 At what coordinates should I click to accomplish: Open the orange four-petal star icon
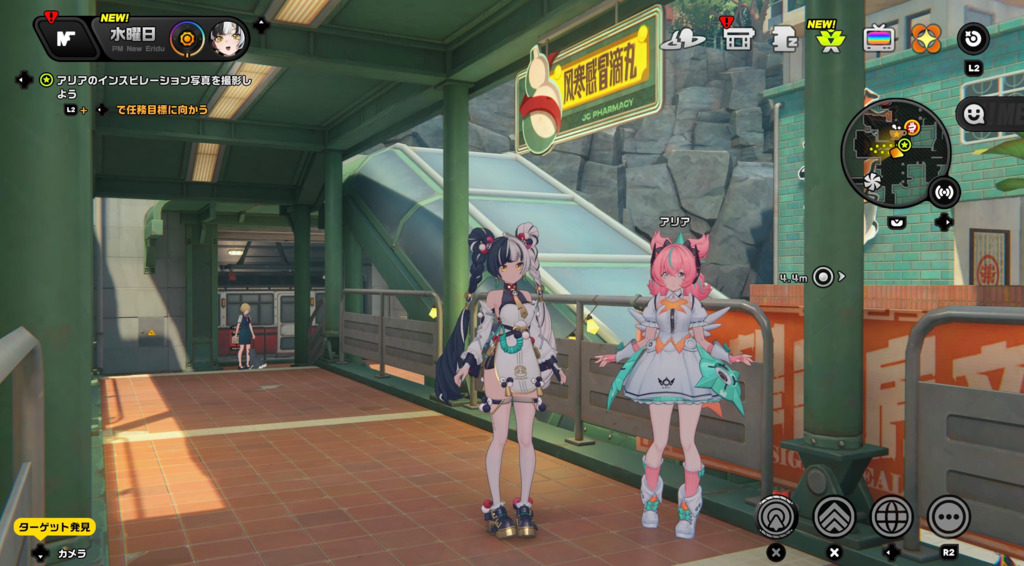(x=926, y=39)
